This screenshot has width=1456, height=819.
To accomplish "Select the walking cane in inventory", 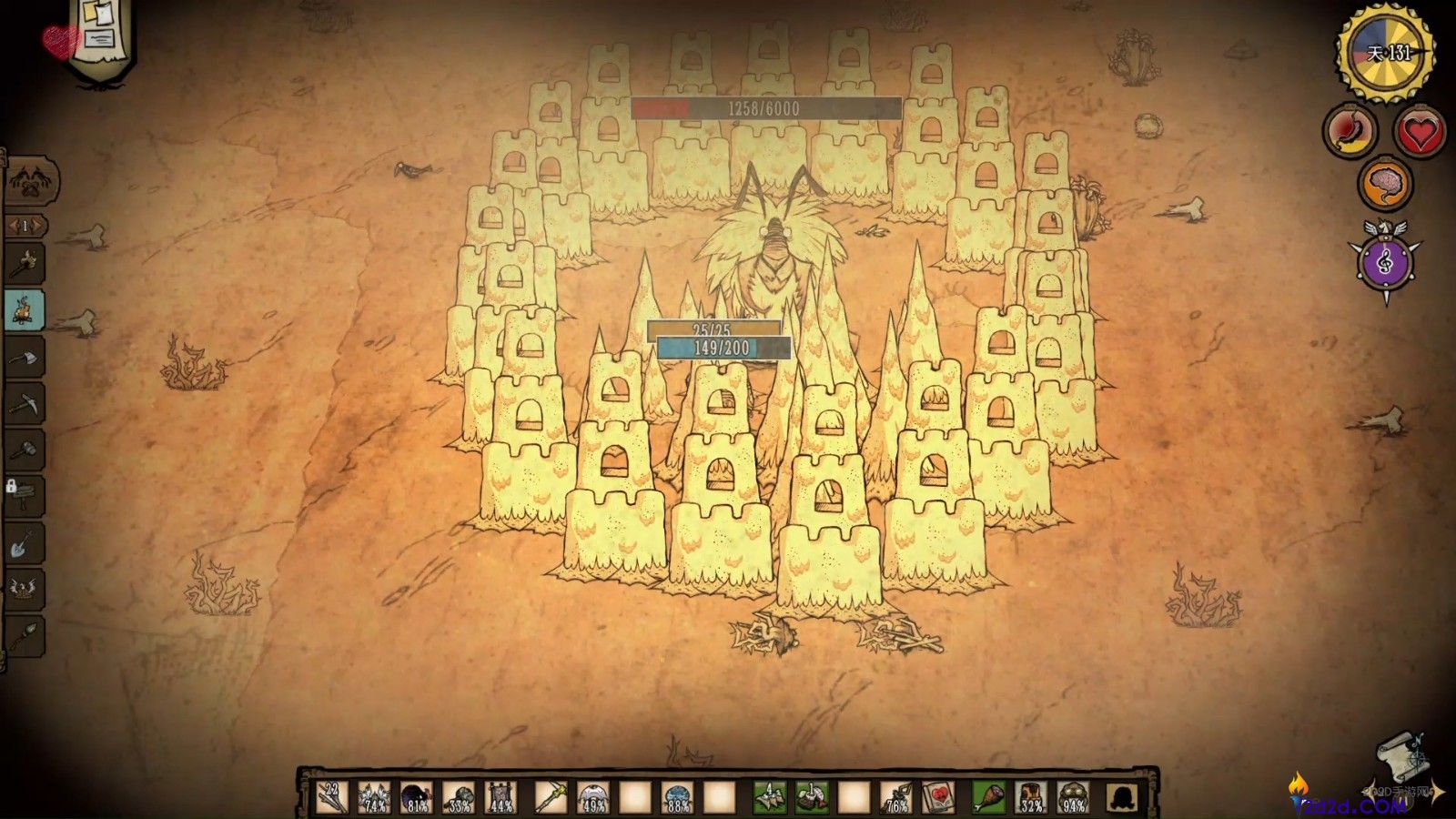I will click(x=549, y=798).
